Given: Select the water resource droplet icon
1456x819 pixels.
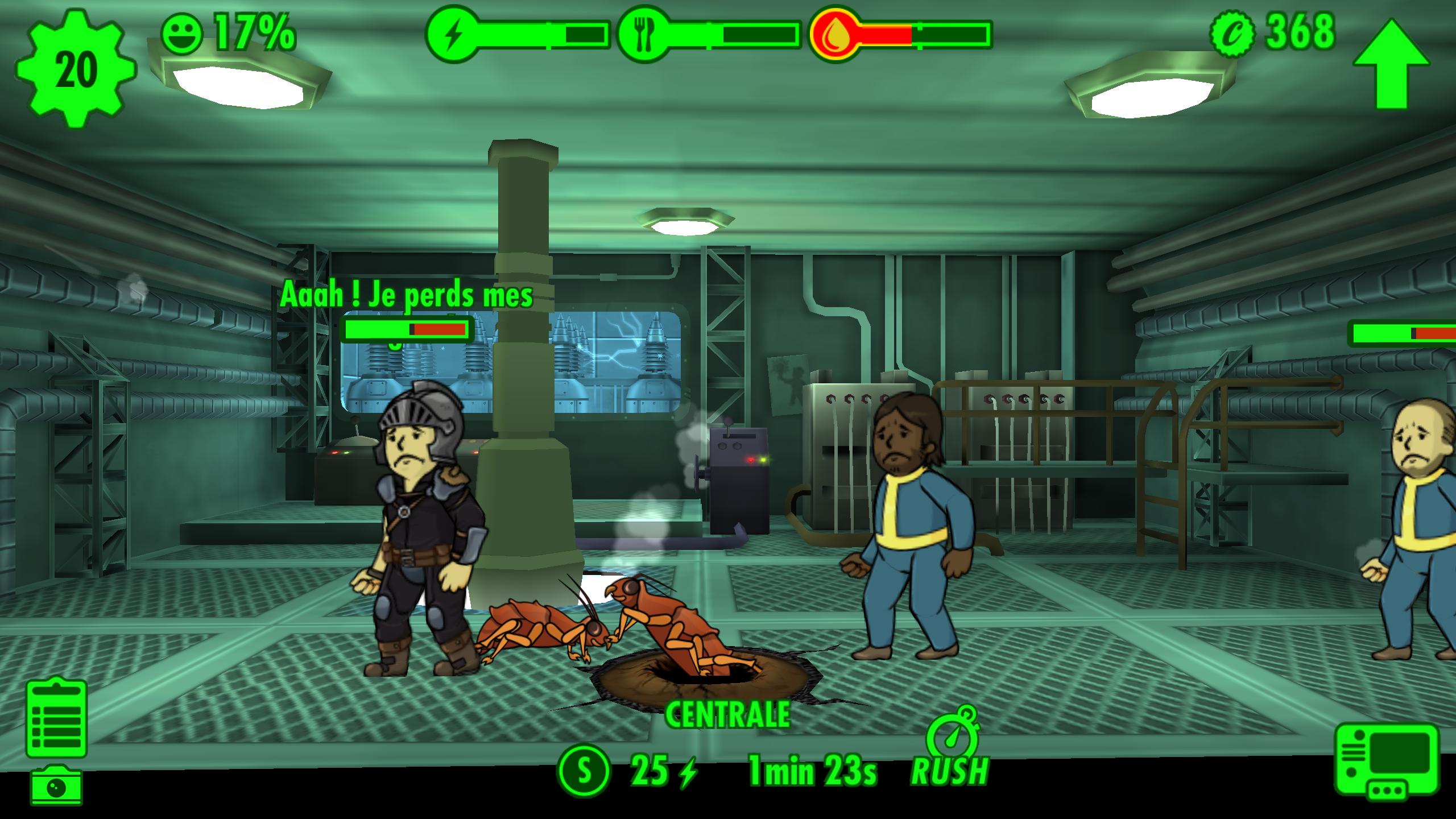Looking at the screenshot, I should click(x=835, y=34).
